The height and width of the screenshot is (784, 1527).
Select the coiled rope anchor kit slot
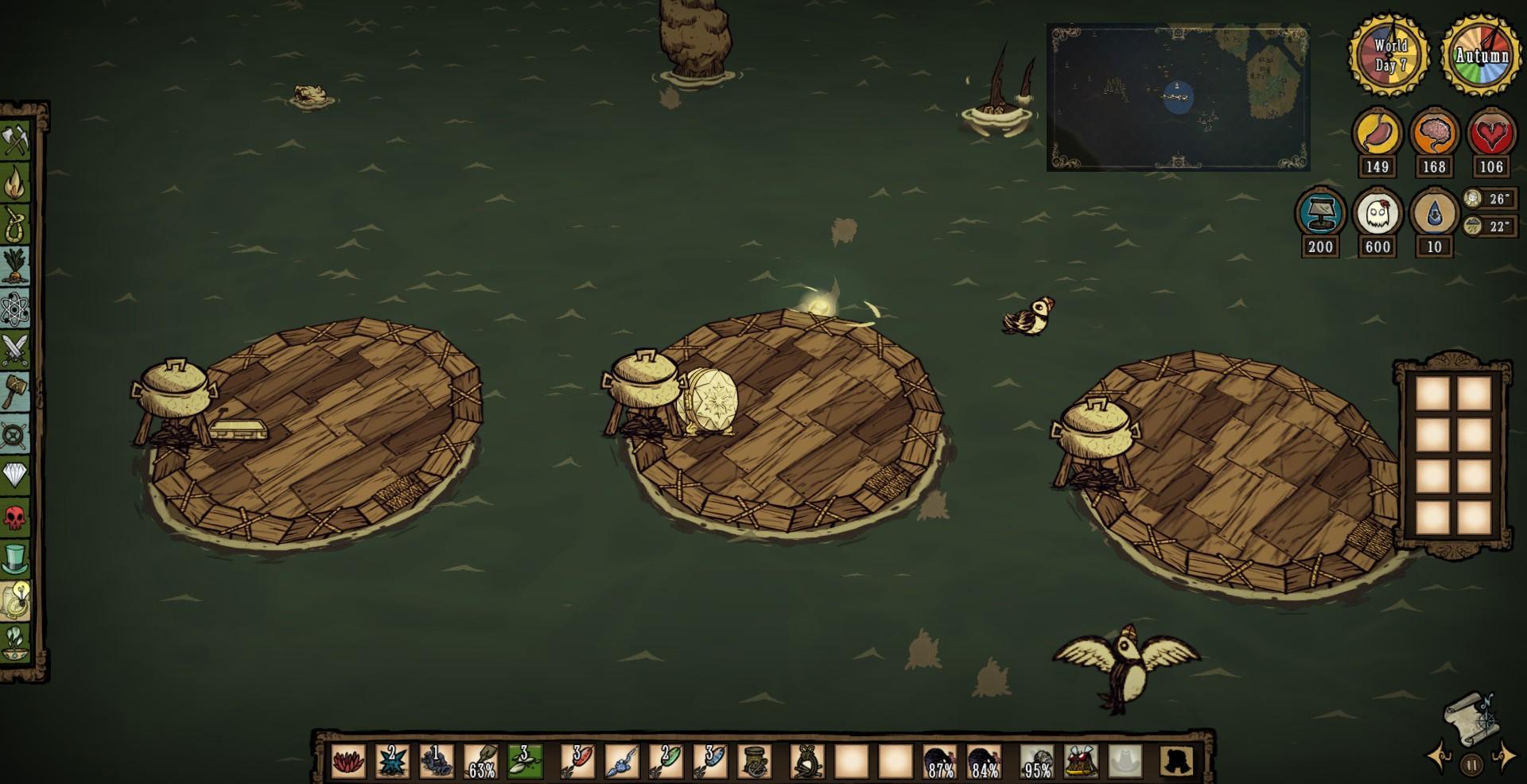click(754, 762)
